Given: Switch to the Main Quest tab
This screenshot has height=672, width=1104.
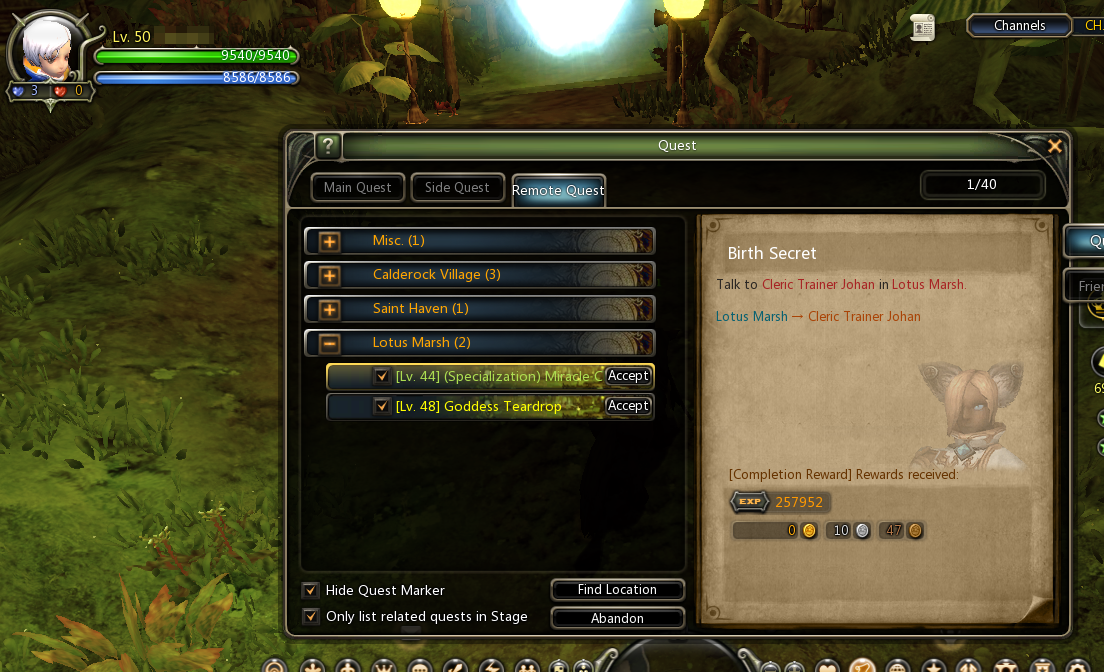Looking at the screenshot, I should [x=357, y=188].
